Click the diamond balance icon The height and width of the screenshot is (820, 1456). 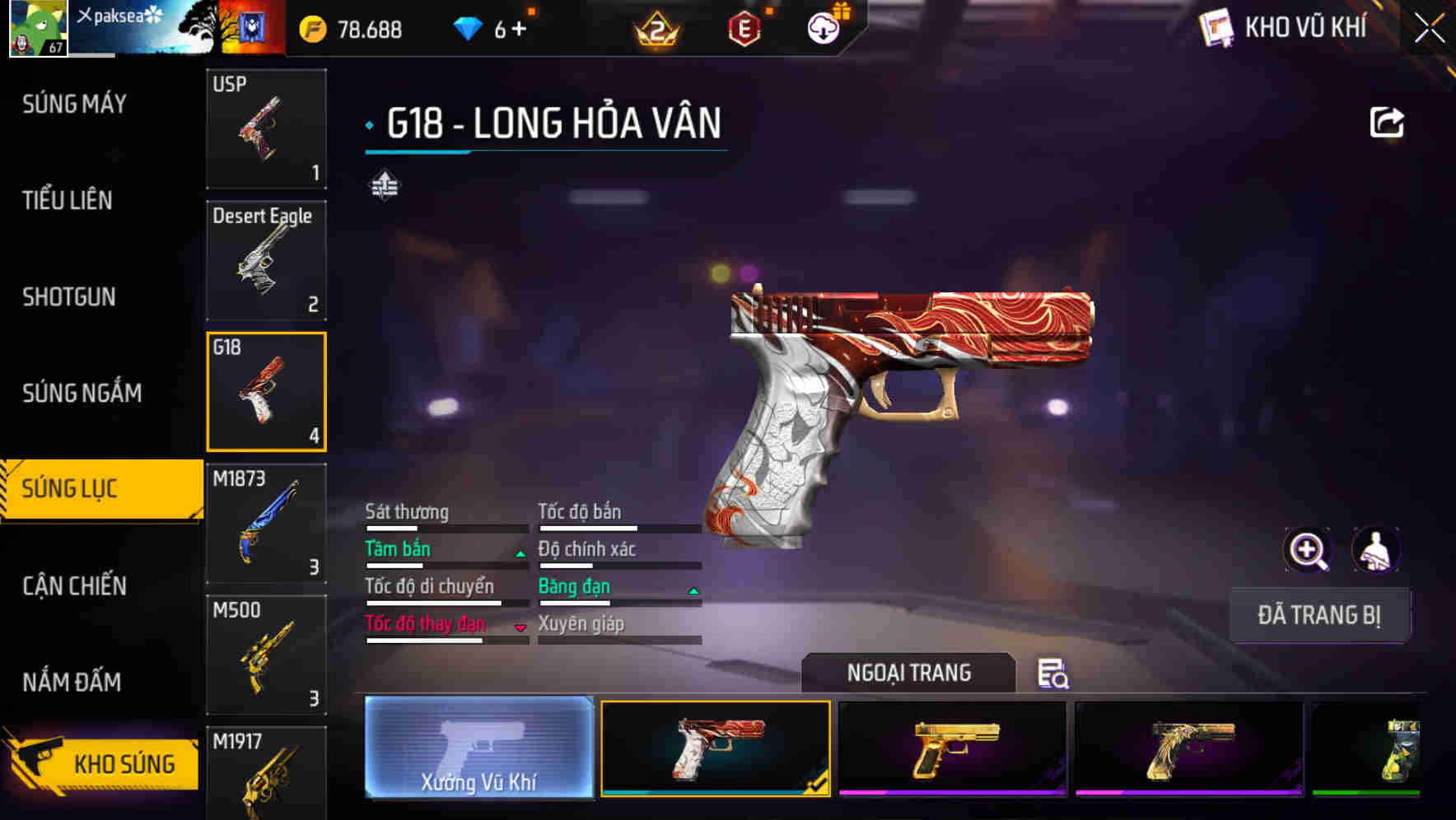(469, 27)
